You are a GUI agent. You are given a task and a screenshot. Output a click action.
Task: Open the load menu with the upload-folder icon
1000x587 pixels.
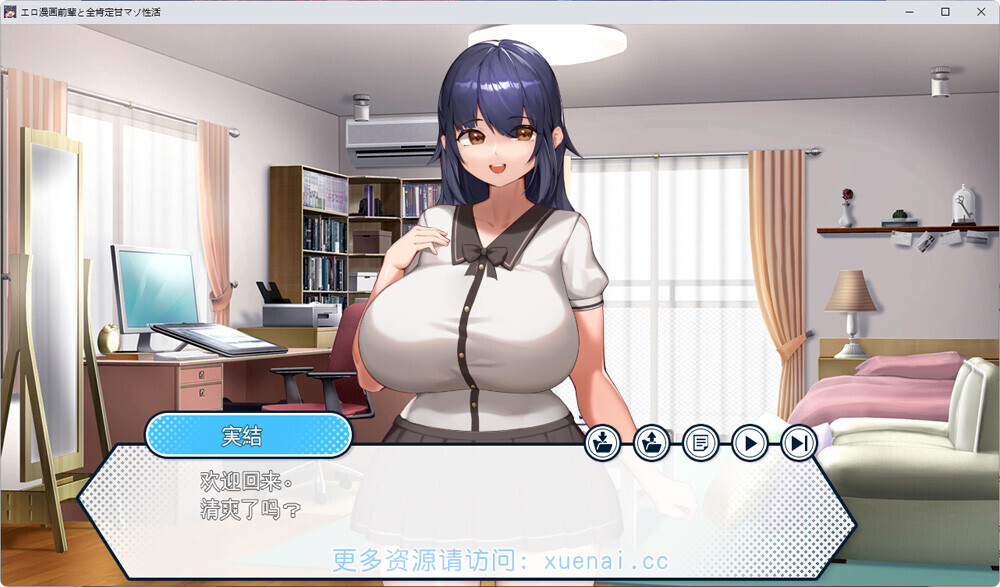pyautogui.click(x=652, y=442)
